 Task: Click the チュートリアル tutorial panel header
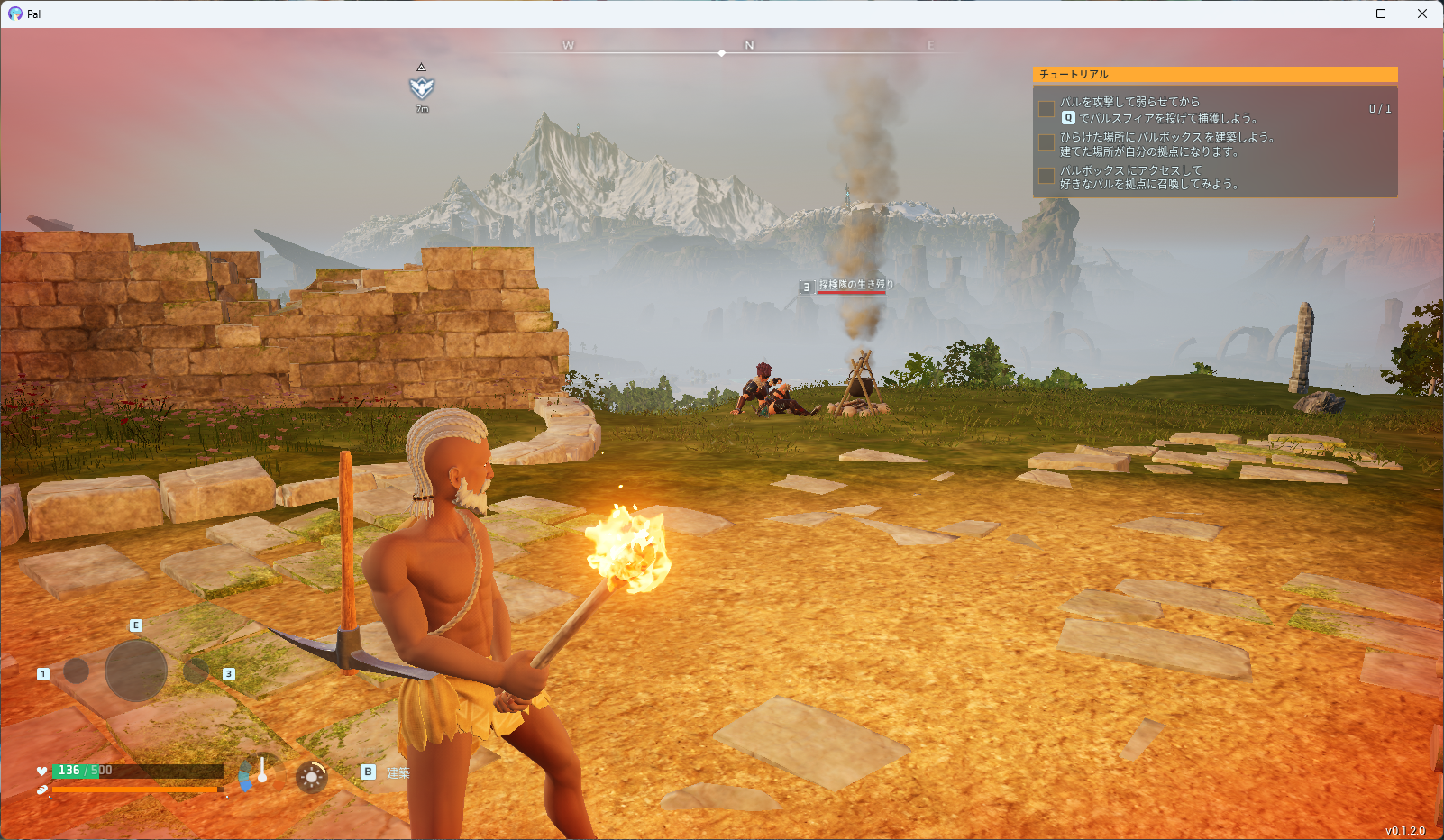point(1214,75)
